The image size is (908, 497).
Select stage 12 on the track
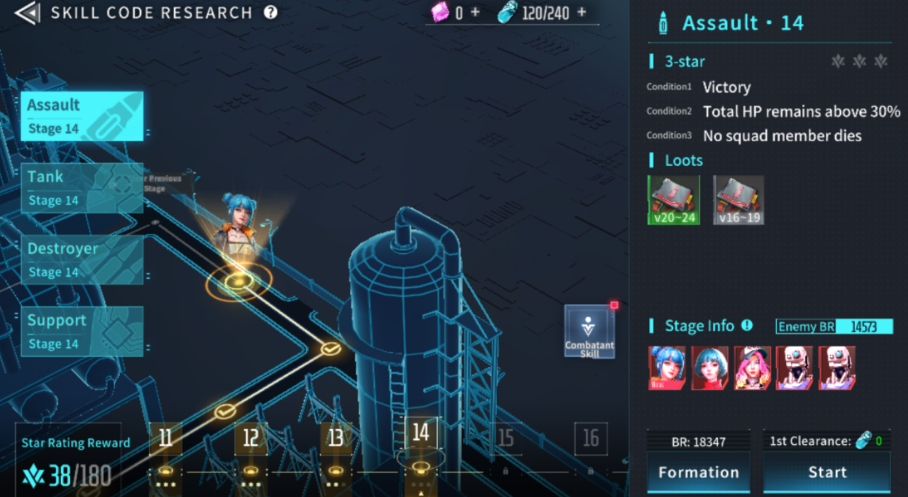tap(251, 438)
